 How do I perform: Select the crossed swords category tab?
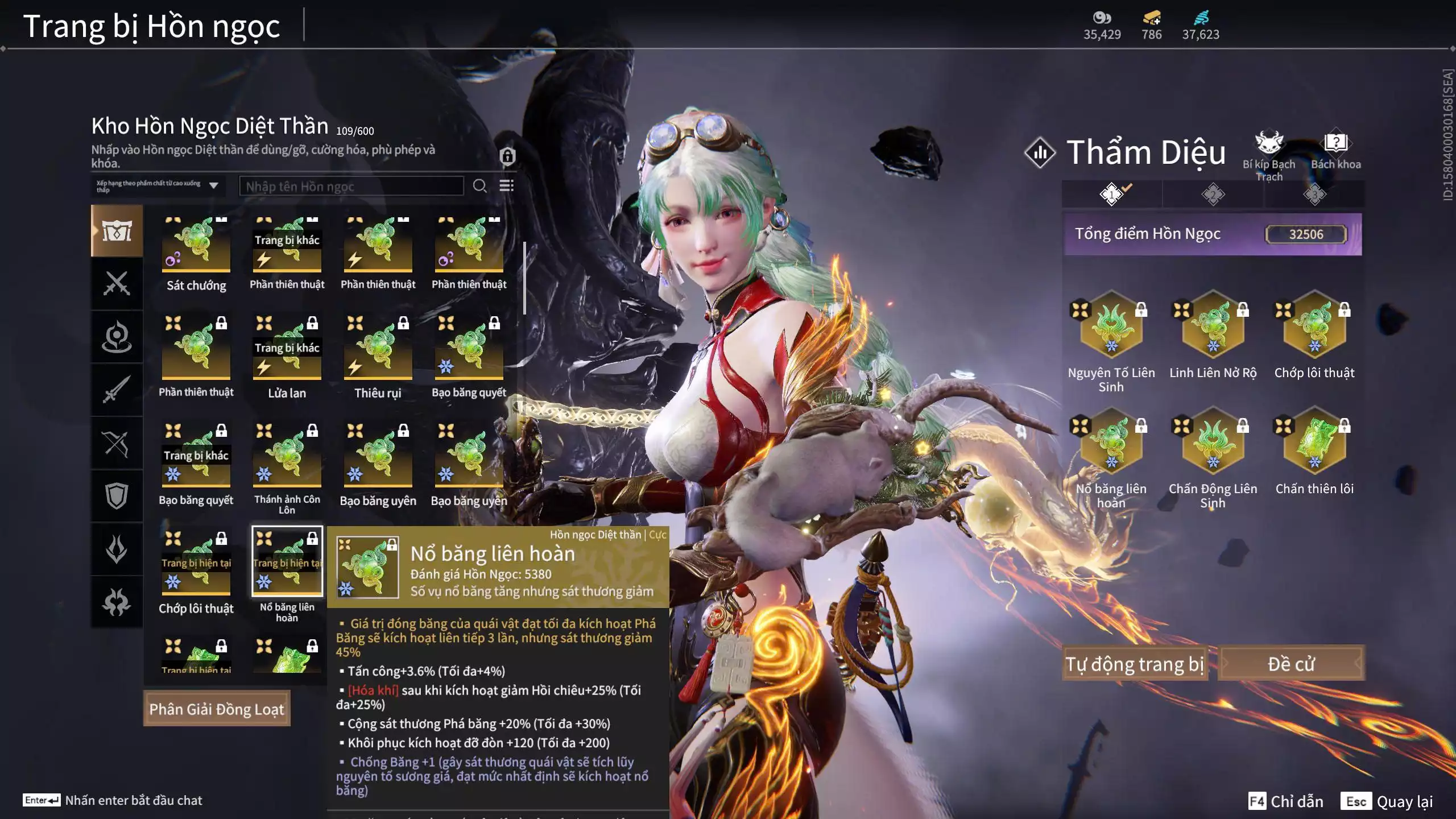[x=117, y=283]
